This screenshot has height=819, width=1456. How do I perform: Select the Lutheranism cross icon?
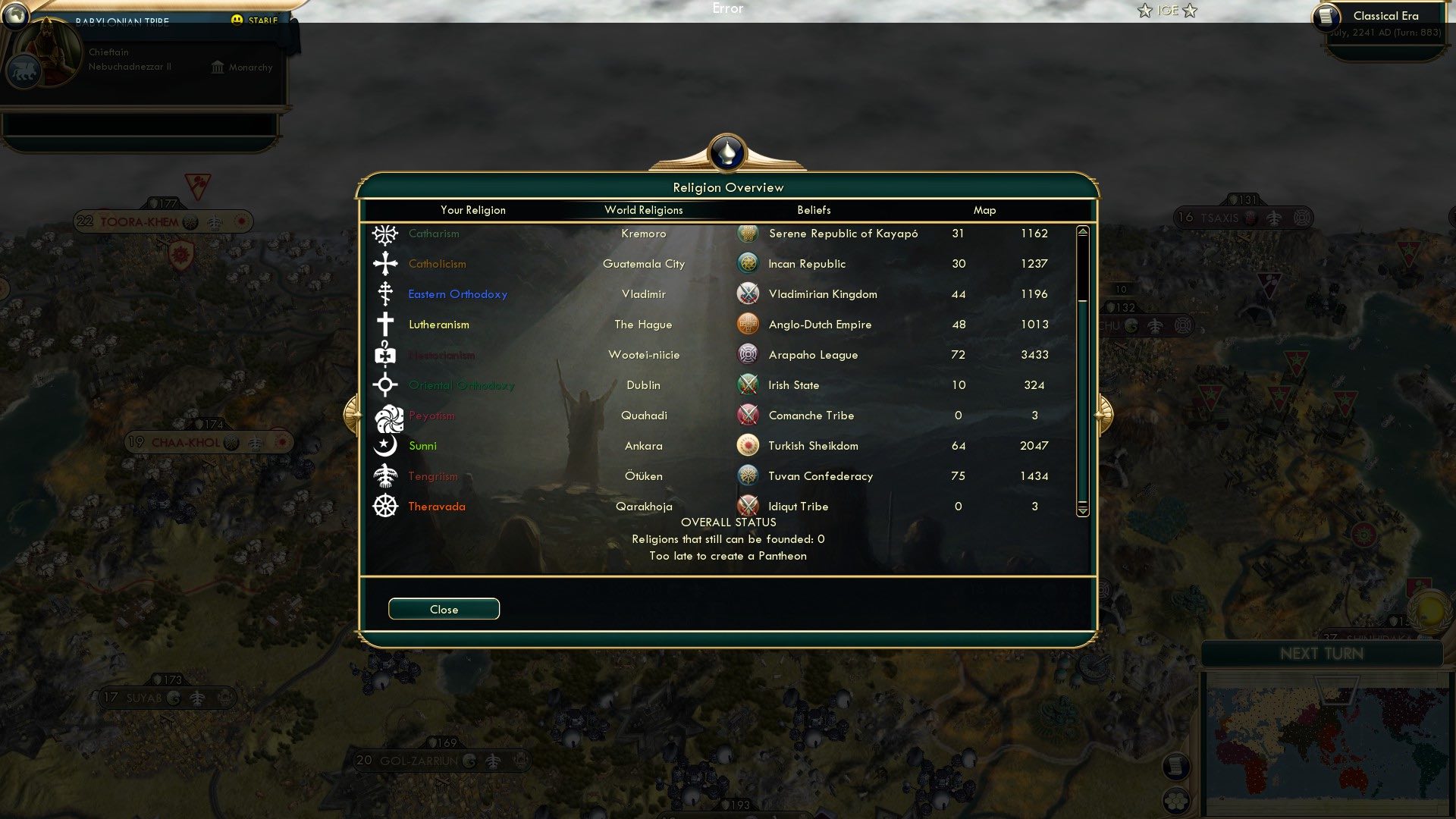(385, 324)
